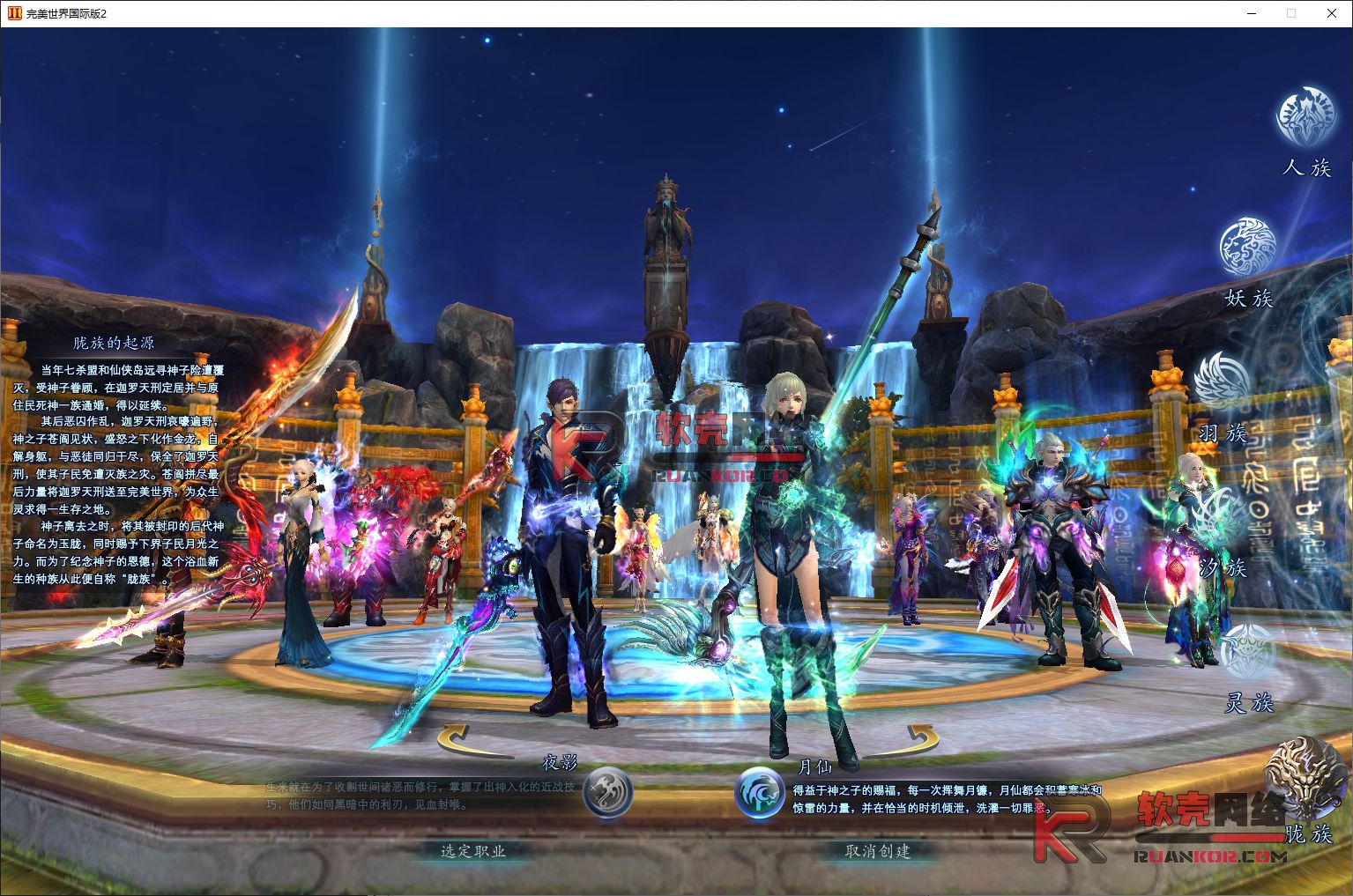Image resolution: width=1353 pixels, height=896 pixels.
Task: Minimize the game window
Action: (x=1252, y=13)
